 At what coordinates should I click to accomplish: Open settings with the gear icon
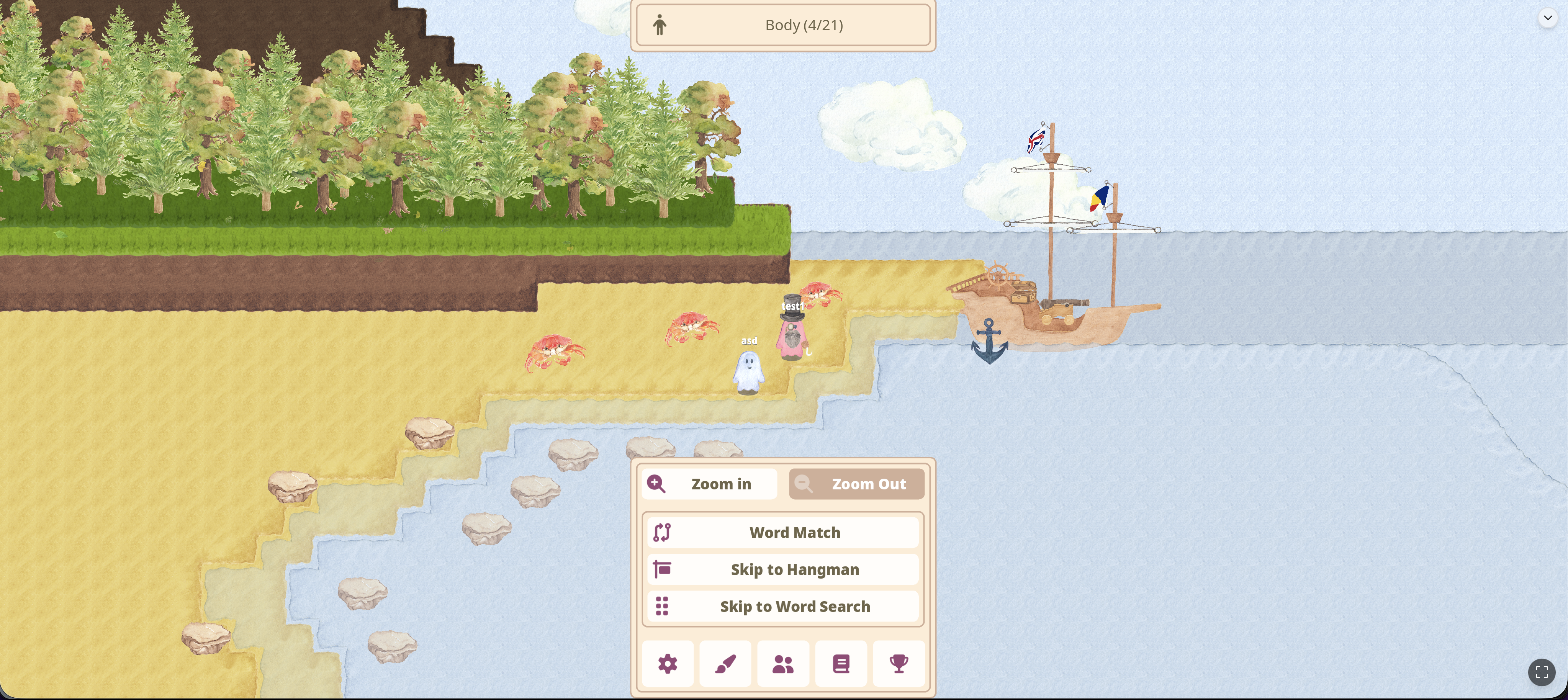tap(667, 664)
